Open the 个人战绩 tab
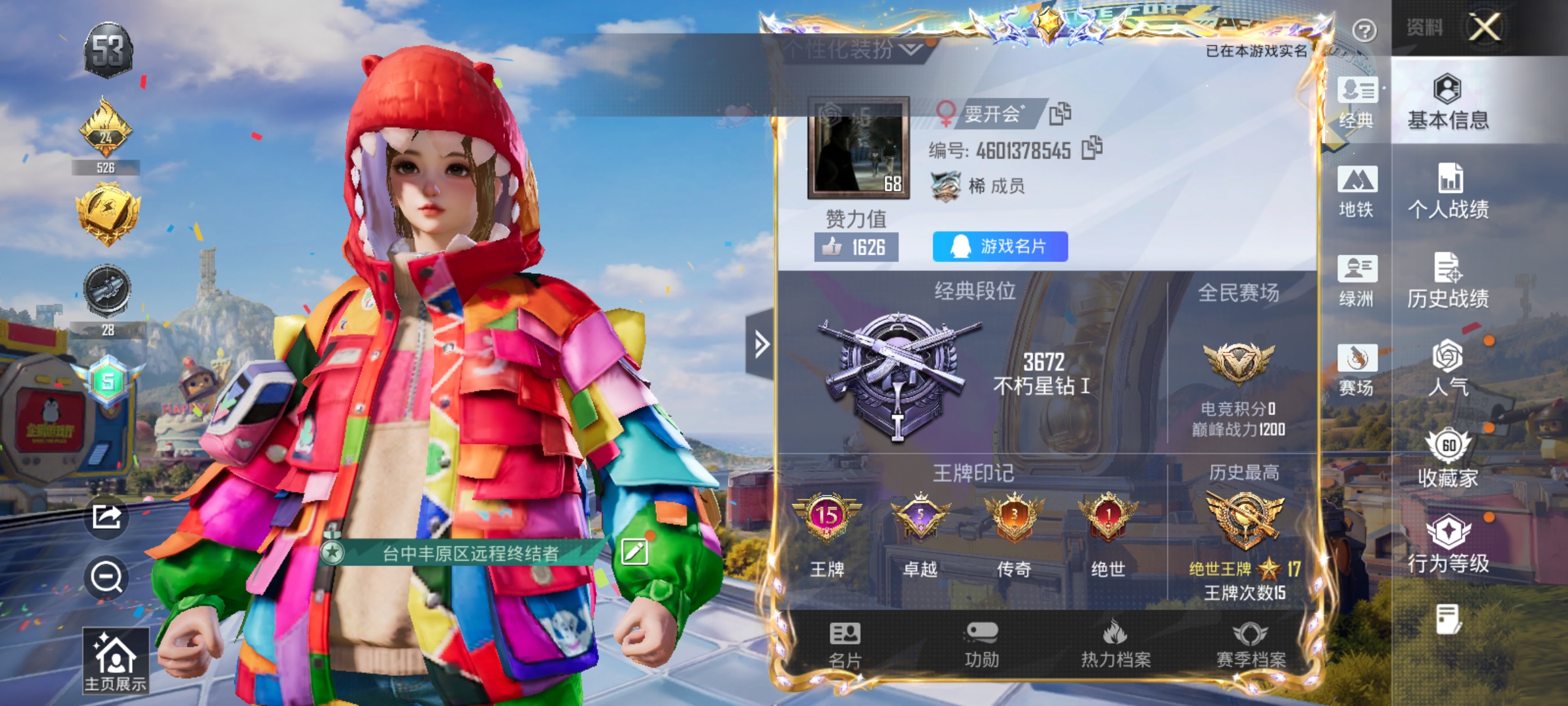 pyautogui.click(x=1449, y=190)
